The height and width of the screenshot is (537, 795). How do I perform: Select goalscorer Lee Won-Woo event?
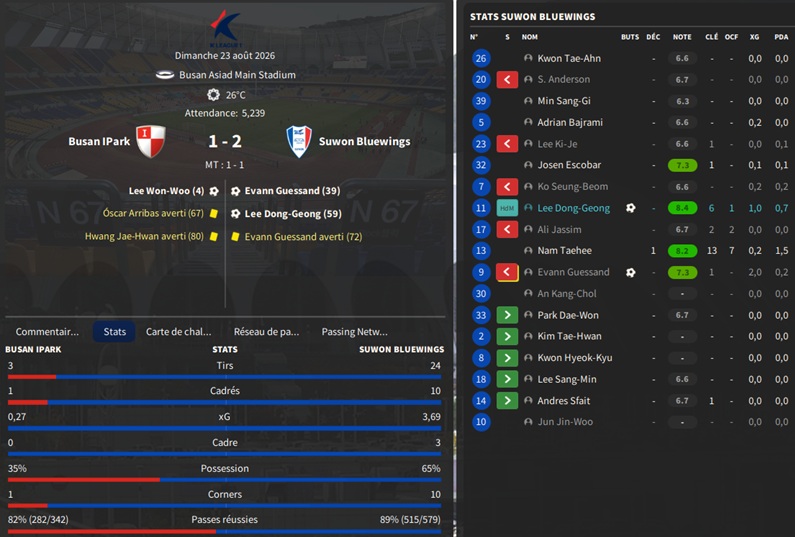(166, 190)
